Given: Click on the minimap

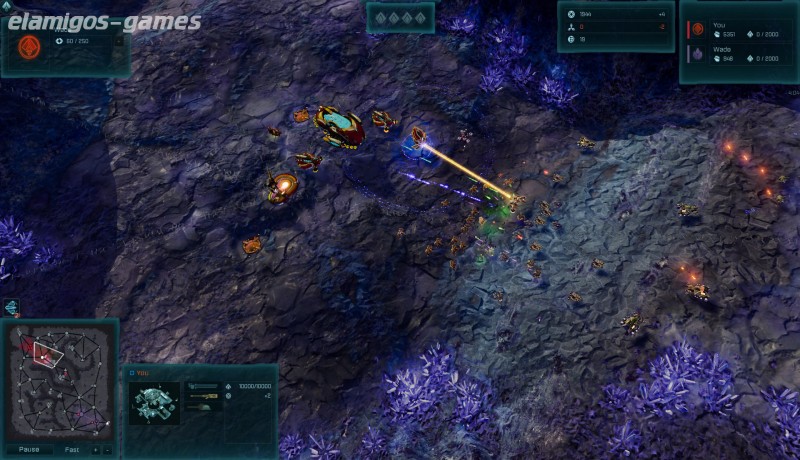Looking at the screenshot, I should coord(59,382).
